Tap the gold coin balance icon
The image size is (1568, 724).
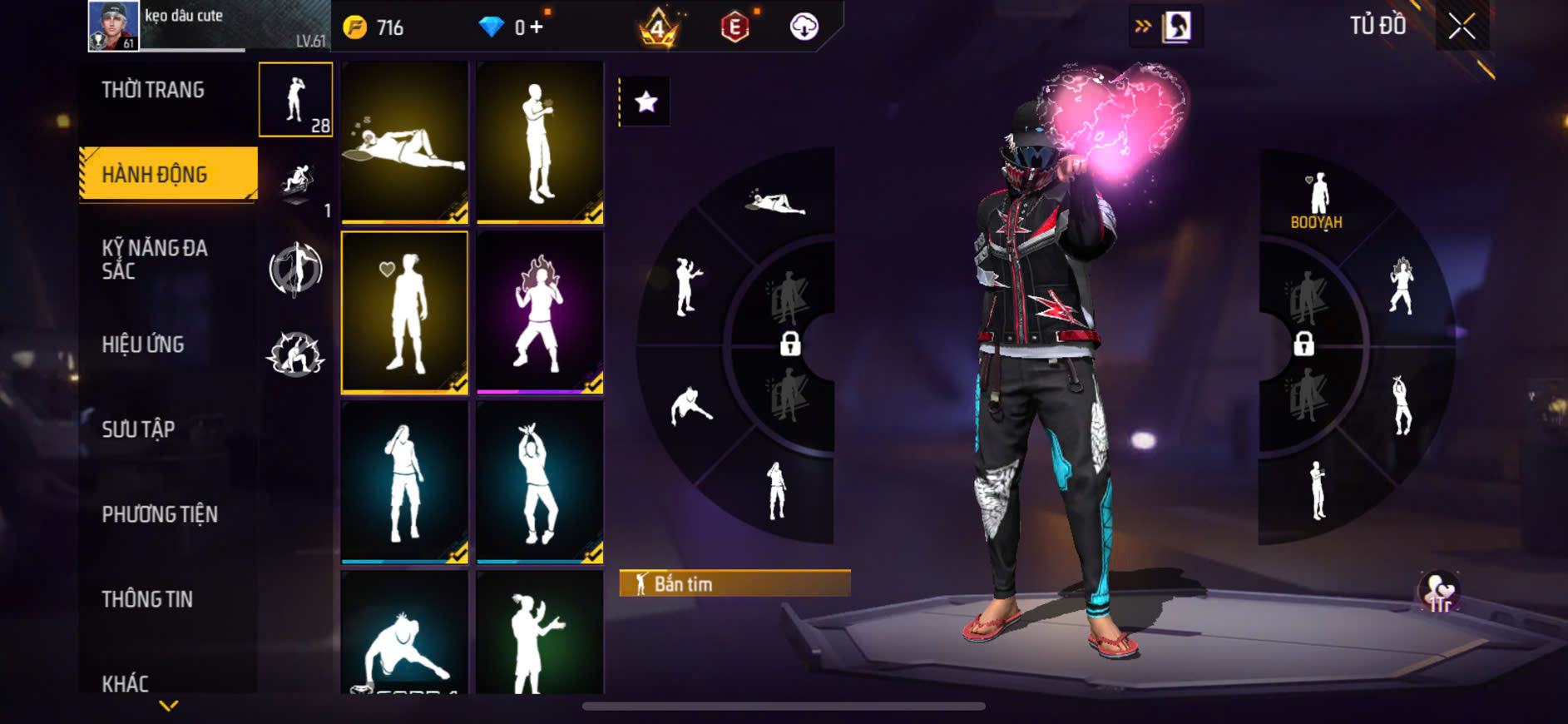coord(355,27)
